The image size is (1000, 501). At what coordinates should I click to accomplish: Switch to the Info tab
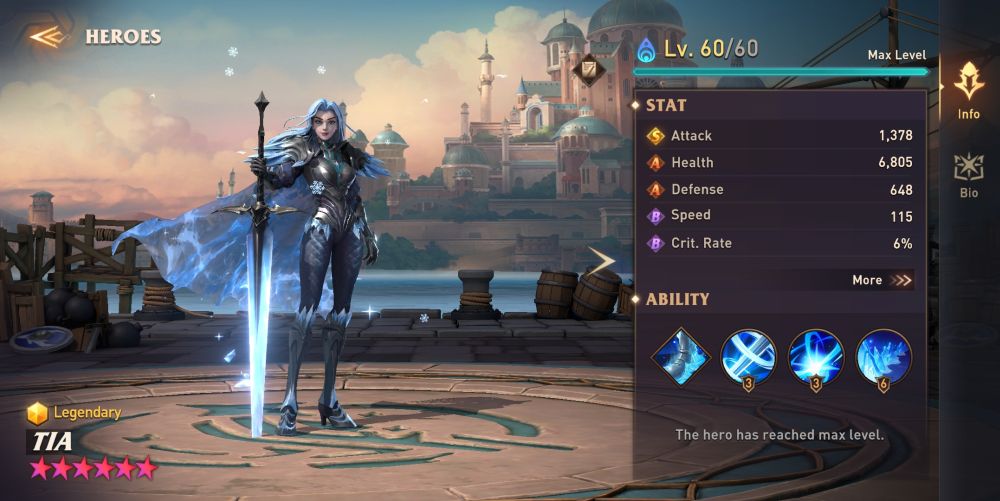[968, 91]
